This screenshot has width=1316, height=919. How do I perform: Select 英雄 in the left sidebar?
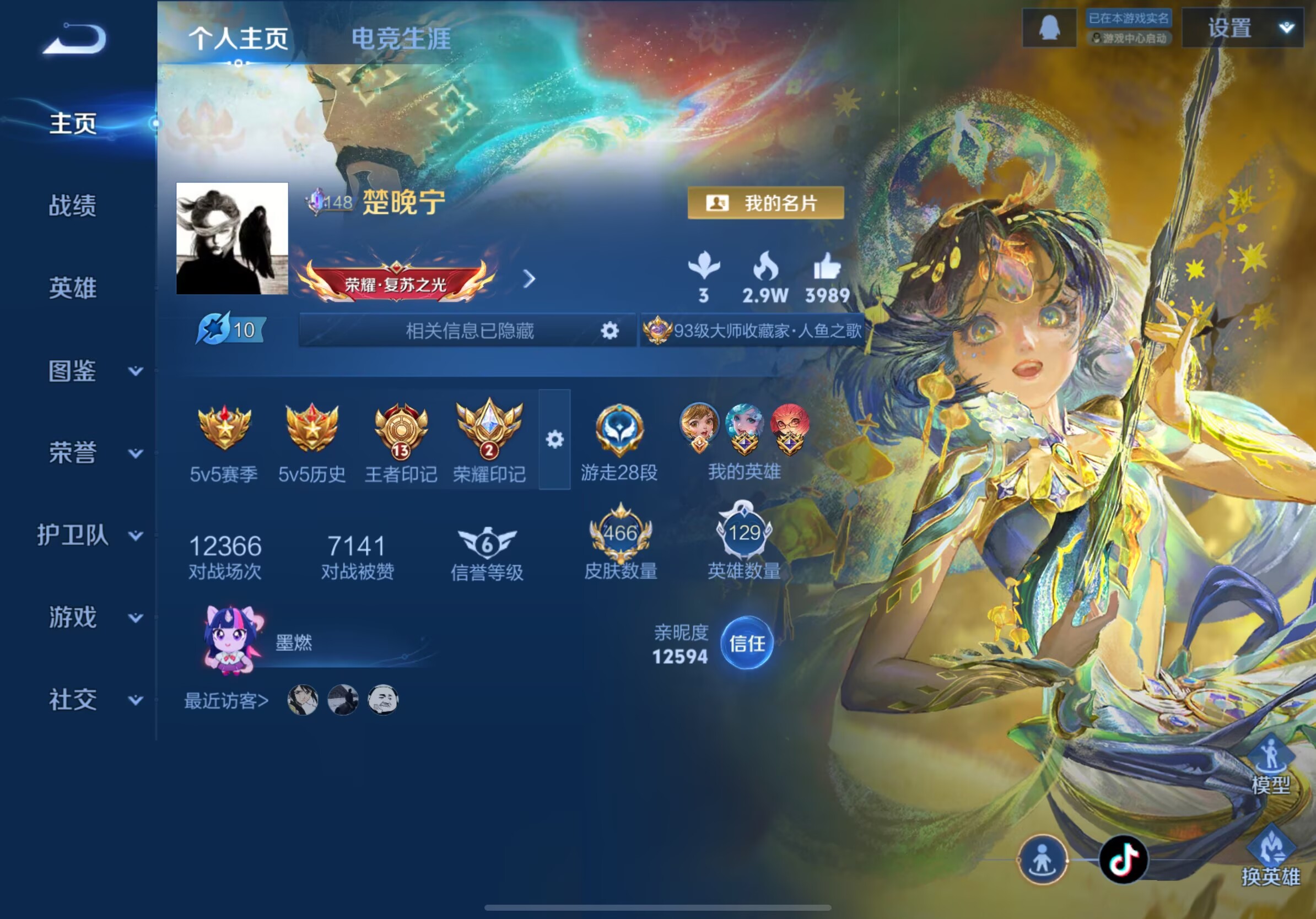pyautogui.click(x=73, y=288)
